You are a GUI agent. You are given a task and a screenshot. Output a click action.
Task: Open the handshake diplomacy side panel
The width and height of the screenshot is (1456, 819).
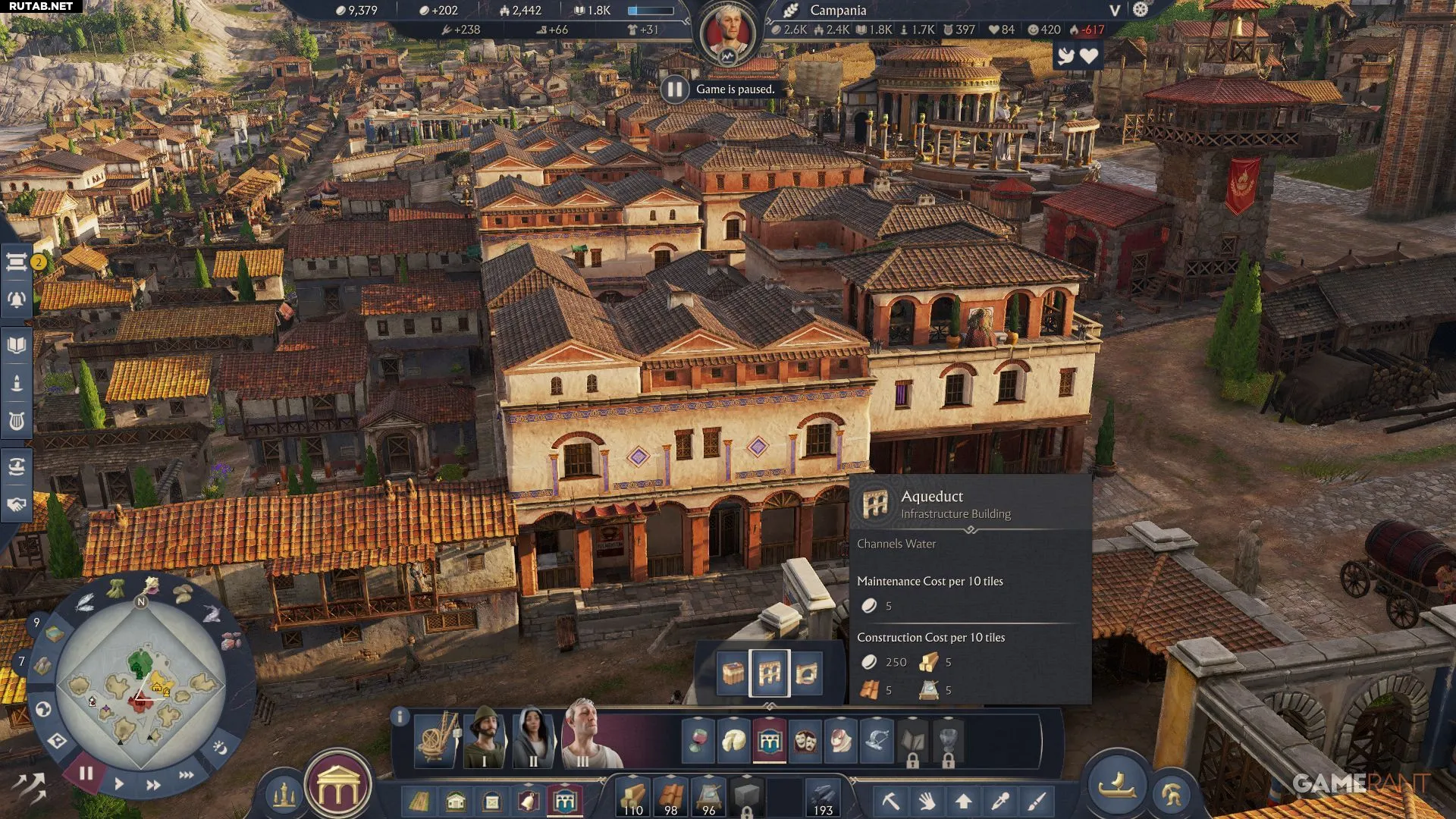pyautogui.click(x=17, y=504)
